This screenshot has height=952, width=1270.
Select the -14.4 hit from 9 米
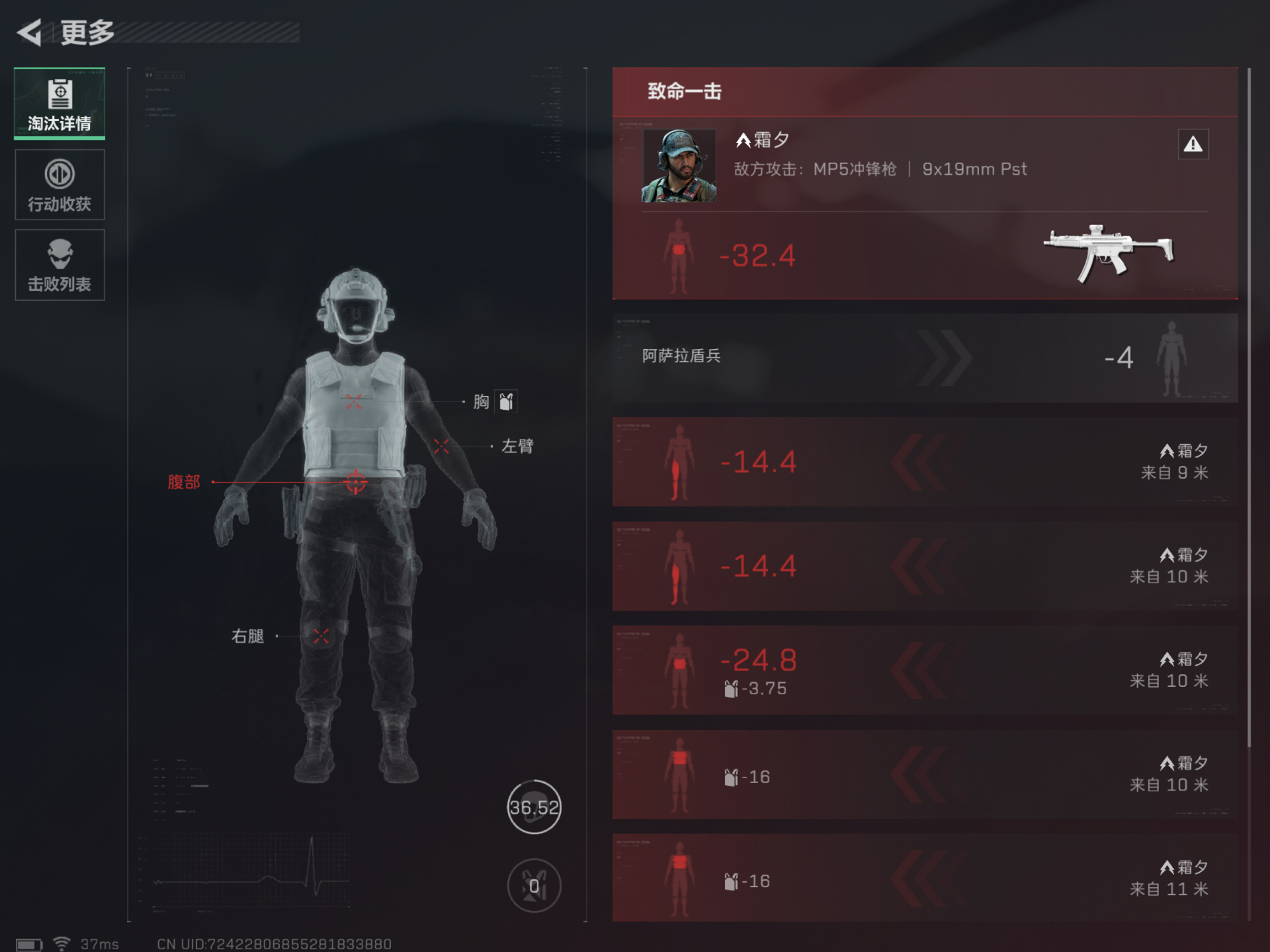coord(924,461)
